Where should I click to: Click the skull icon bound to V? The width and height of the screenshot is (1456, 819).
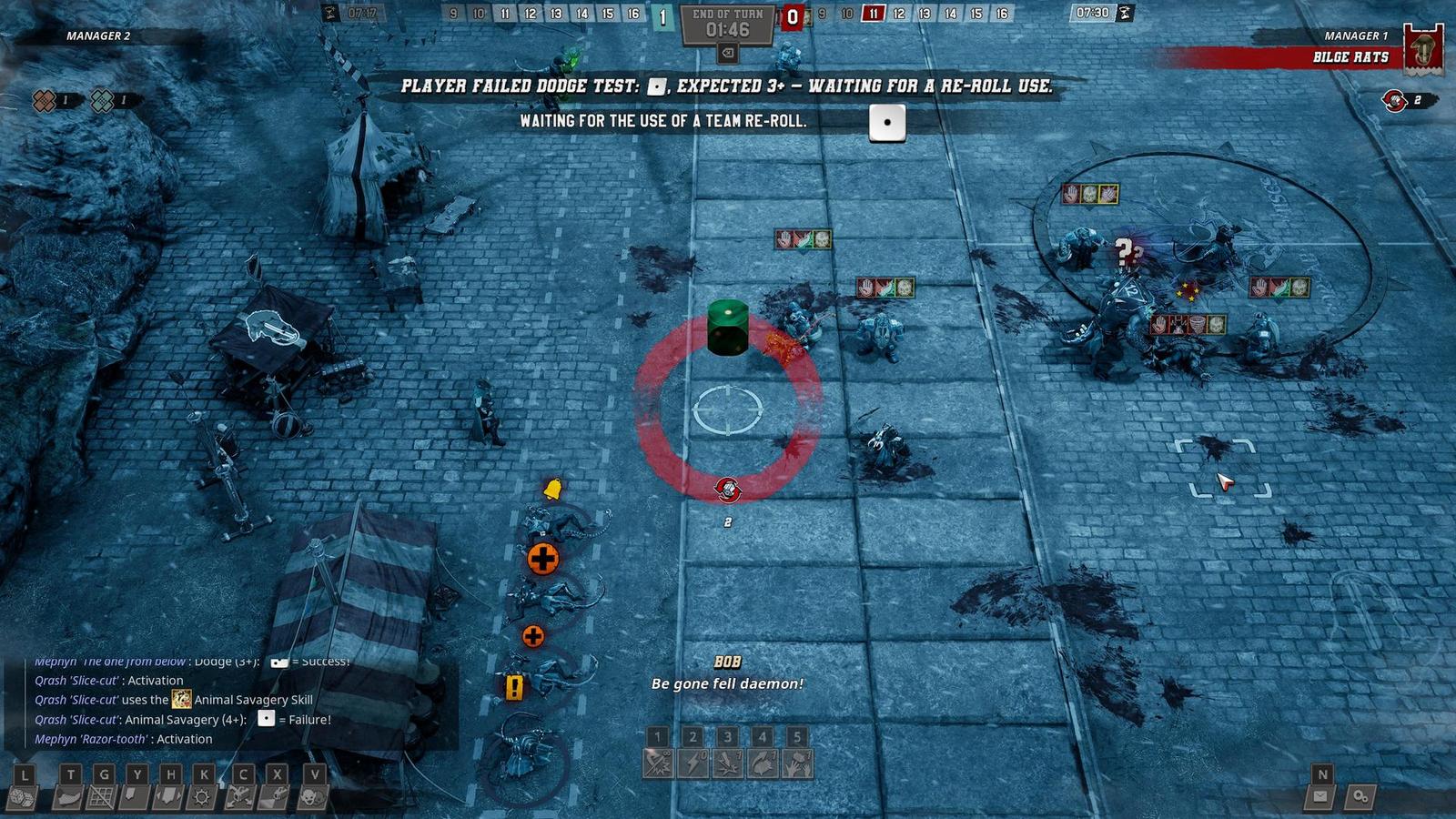click(313, 798)
